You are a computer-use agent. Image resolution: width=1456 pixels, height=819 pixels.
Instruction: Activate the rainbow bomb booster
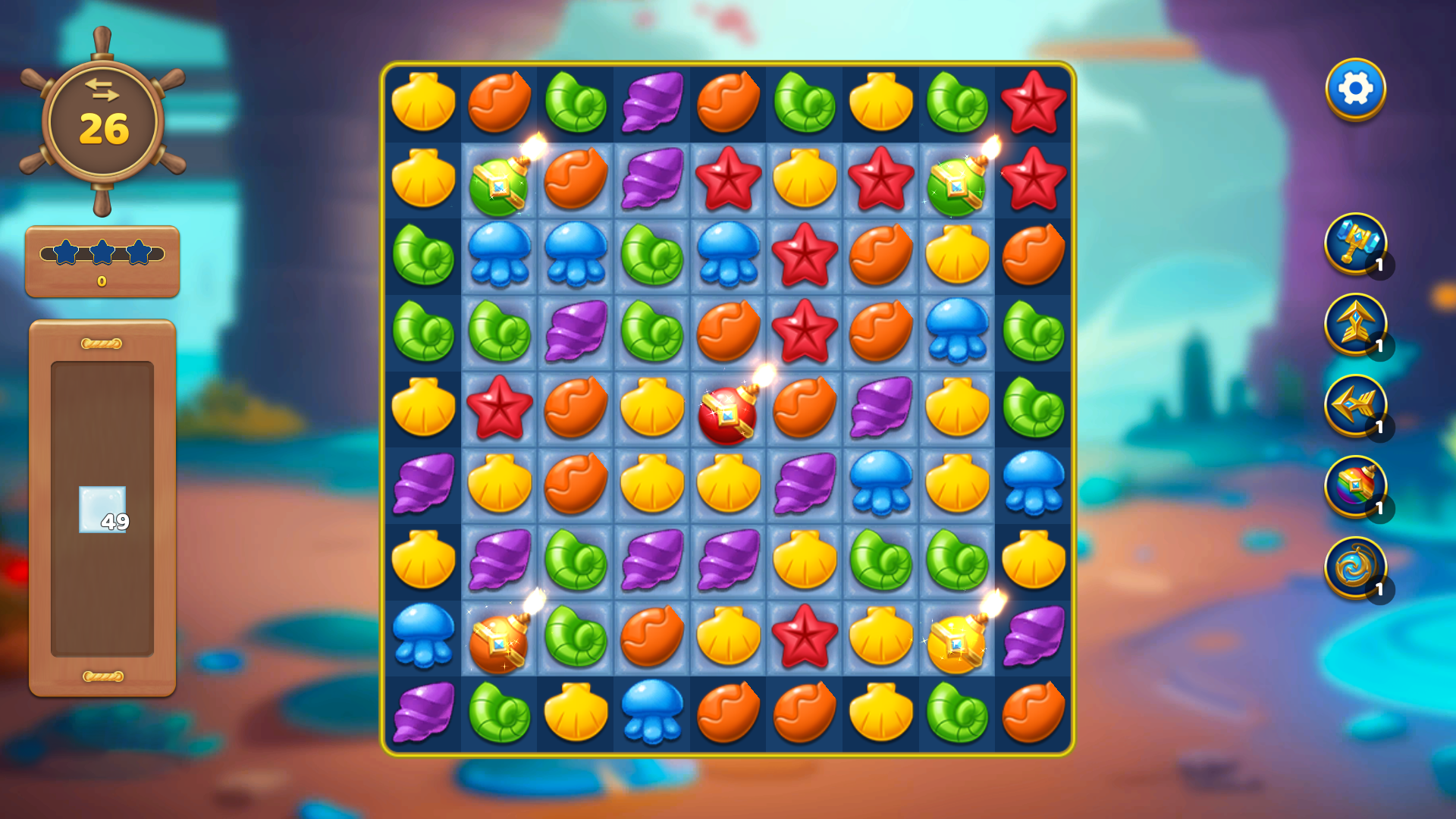pyautogui.click(x=1357, y=485)
